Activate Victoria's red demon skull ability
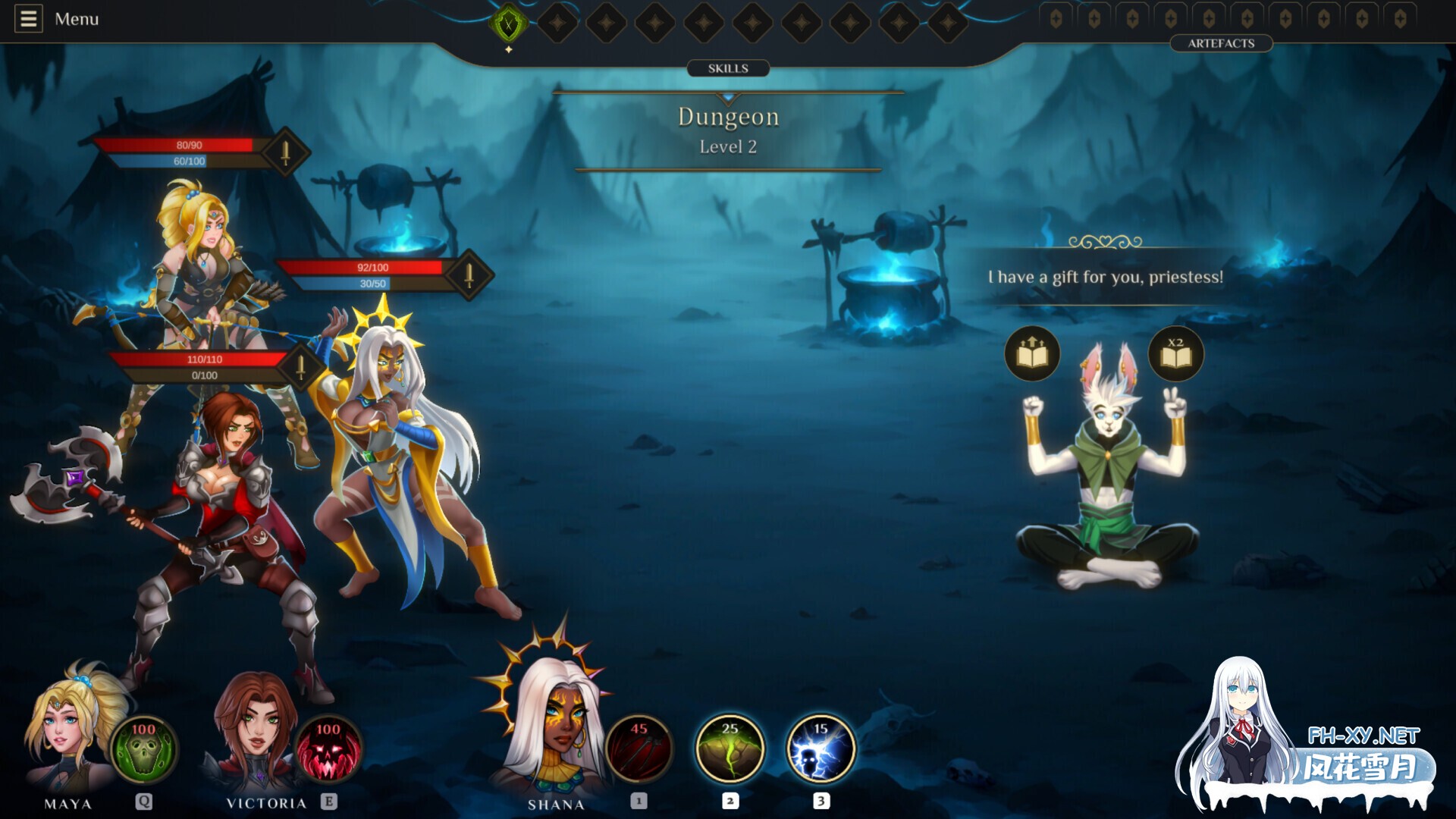The width and height of the screenshot is (1456, 819). [x=328, y=748]
